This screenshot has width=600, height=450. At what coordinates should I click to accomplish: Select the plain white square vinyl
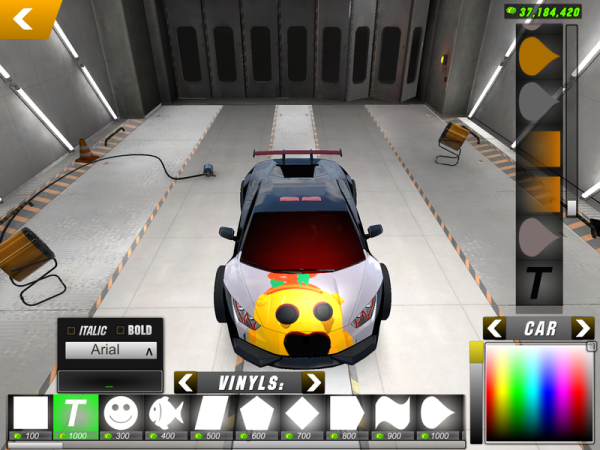[x=30, y=414]
